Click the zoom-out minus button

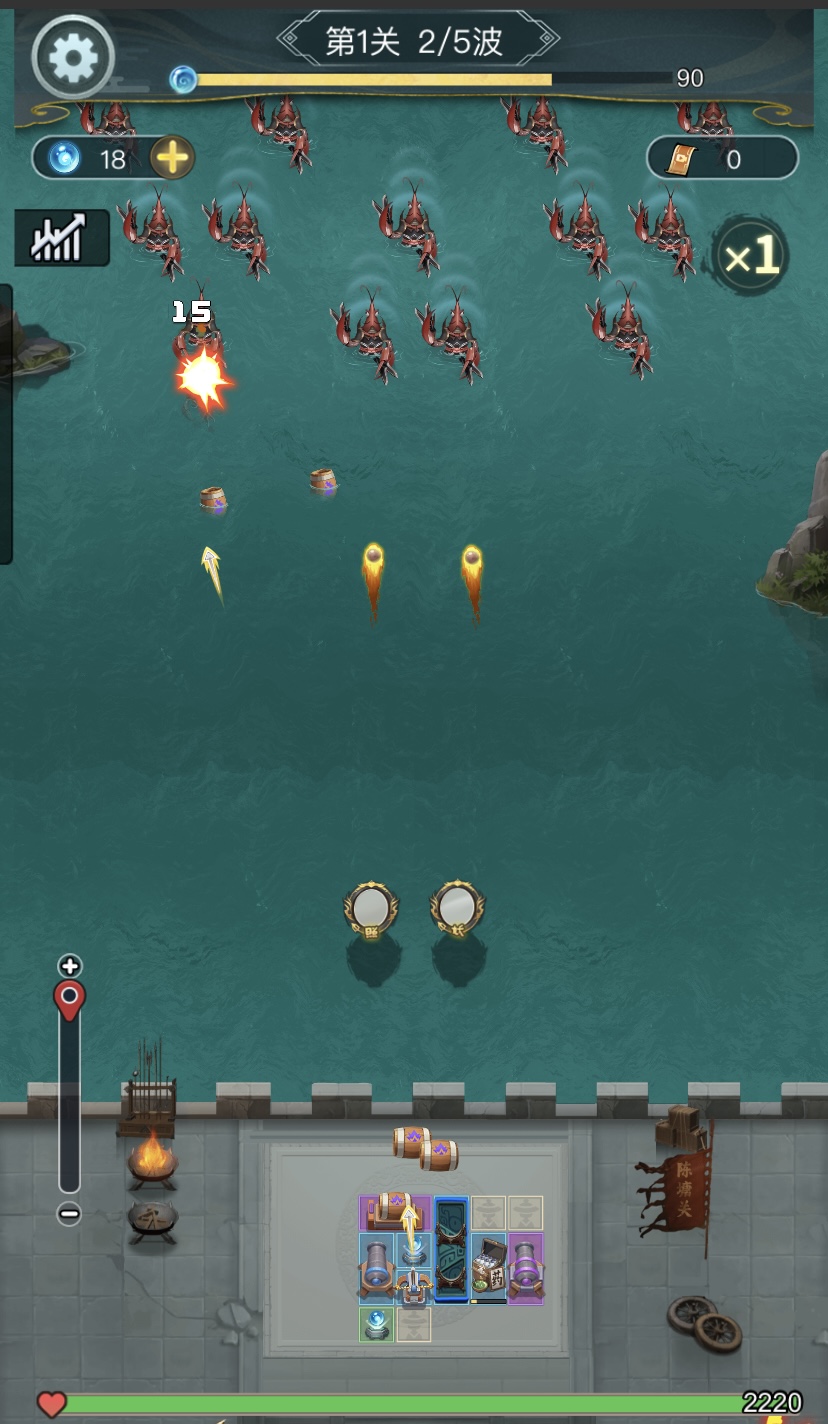69,1214
